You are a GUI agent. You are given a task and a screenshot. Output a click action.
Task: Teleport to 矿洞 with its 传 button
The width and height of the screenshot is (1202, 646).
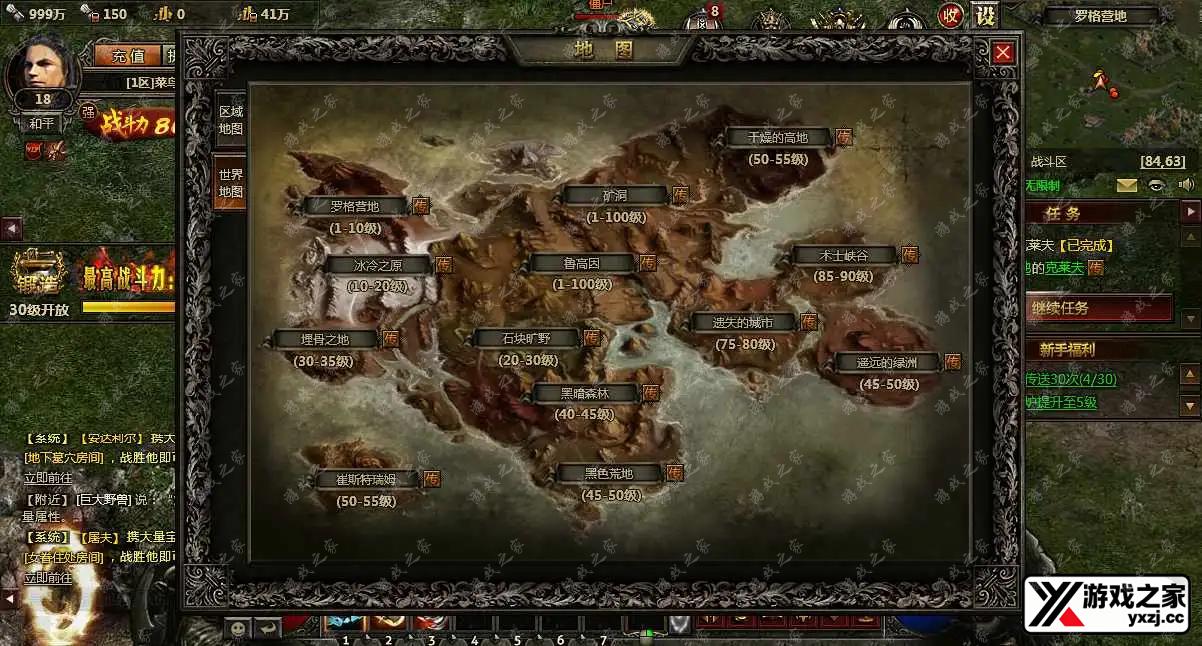pyautogui.click(x=680, y=195)
